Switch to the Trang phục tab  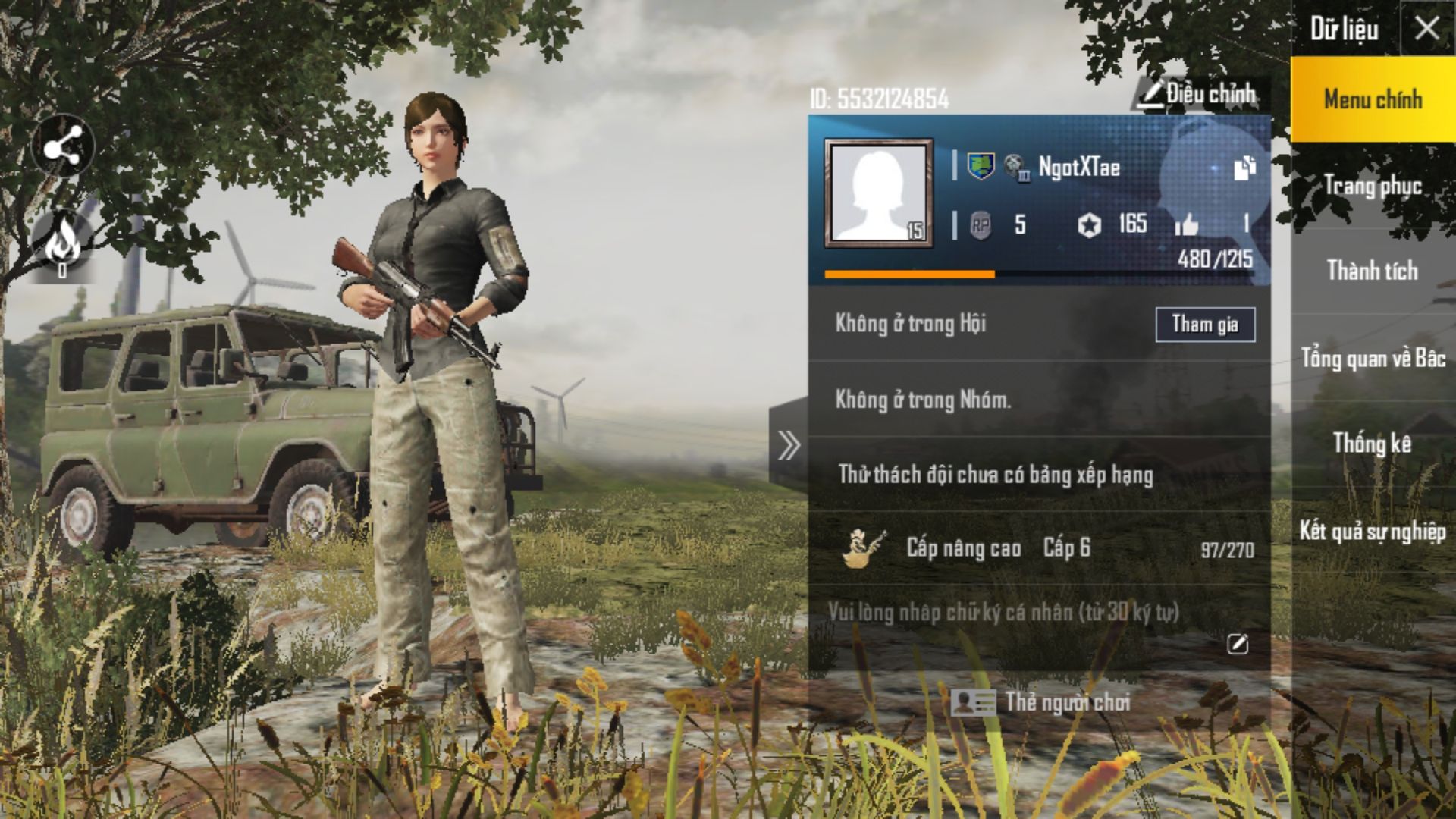tap(1373, 186)
